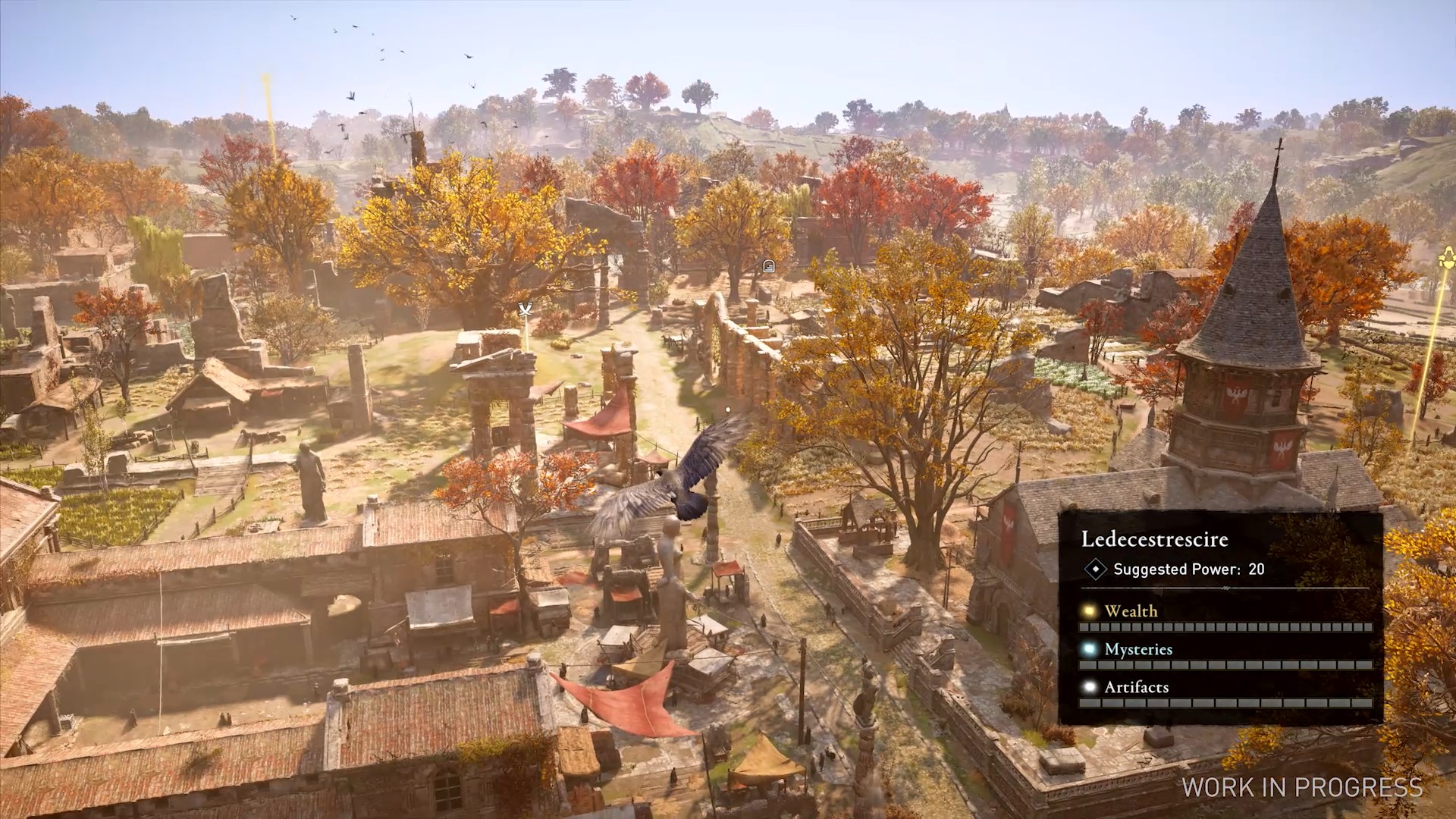Choose the Artifacts entry in the region panel

(x=1135, y=687)
